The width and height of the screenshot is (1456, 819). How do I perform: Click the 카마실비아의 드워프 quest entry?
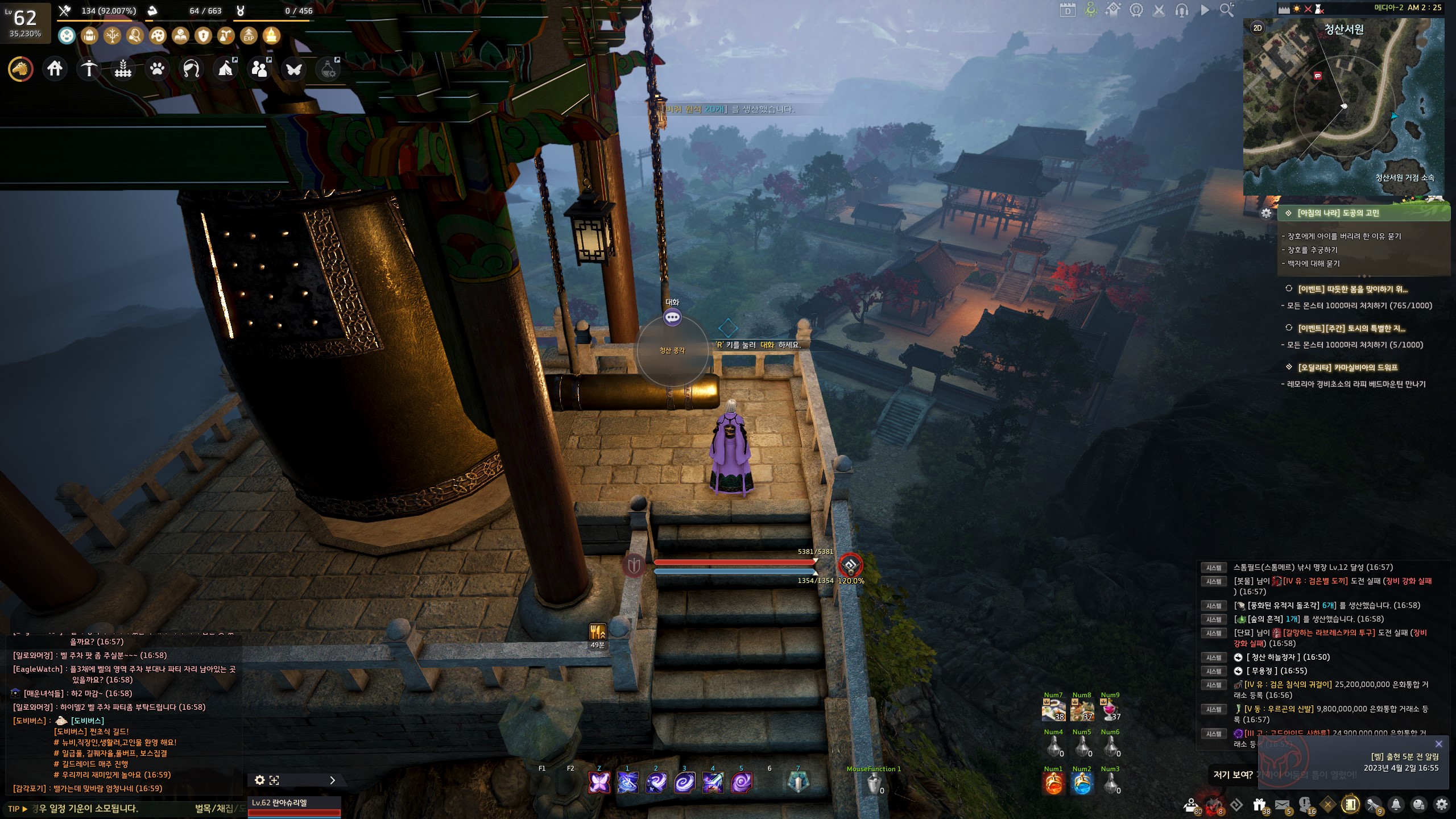[x=1347, y=367]
